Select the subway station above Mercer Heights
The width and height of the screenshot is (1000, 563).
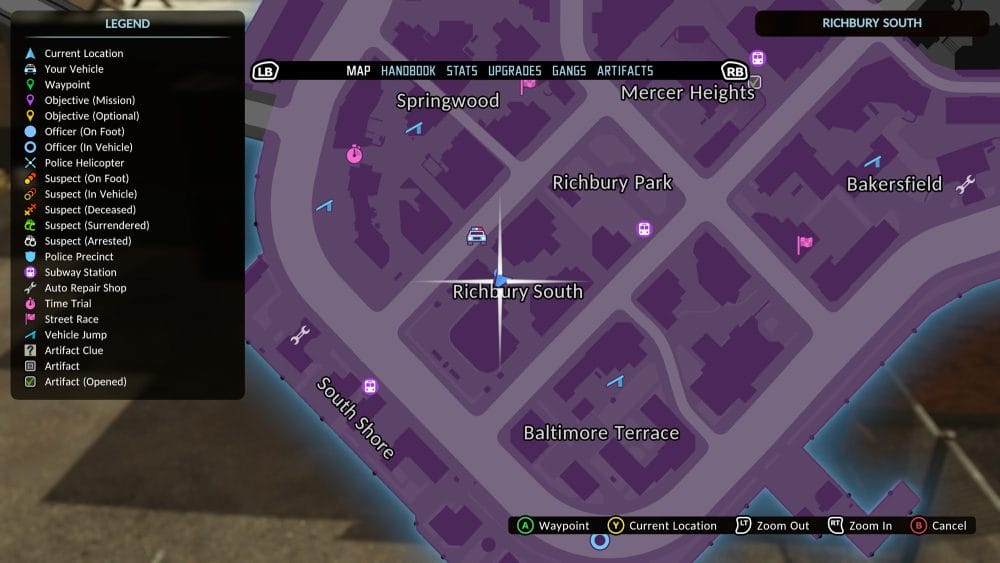[758, 58]
